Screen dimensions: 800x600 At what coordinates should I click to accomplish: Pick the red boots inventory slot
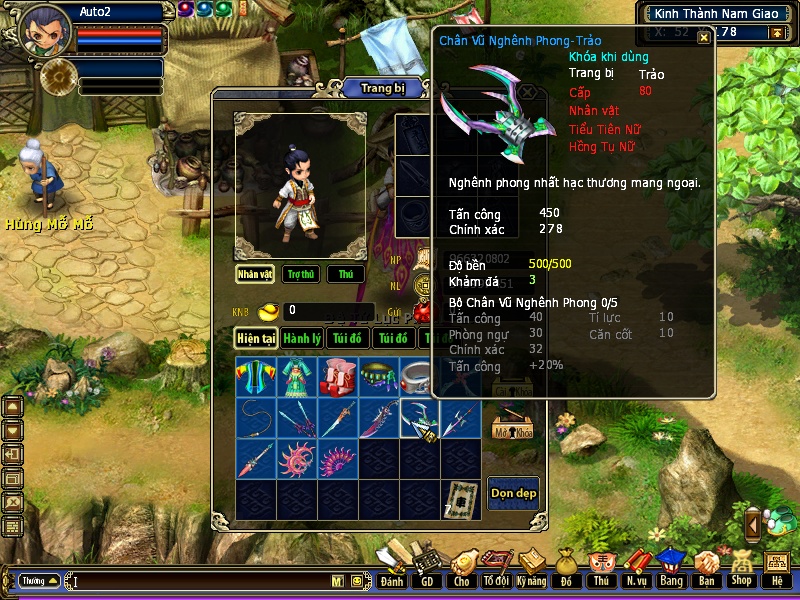pyautogui.click(x=337, y=377)
